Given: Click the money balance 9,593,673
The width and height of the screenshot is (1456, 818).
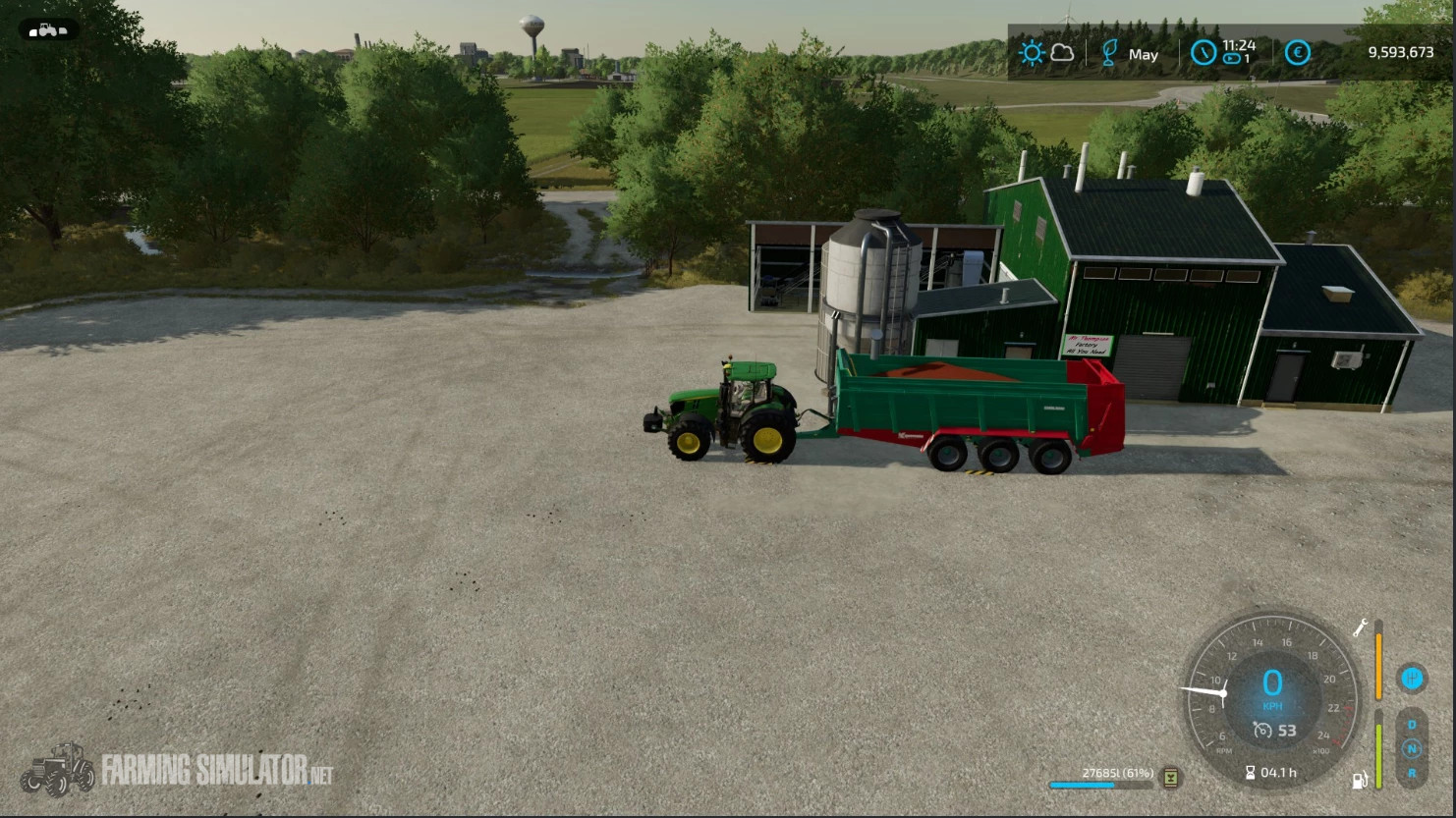Looking at the screenshot, I should 1402,51.
